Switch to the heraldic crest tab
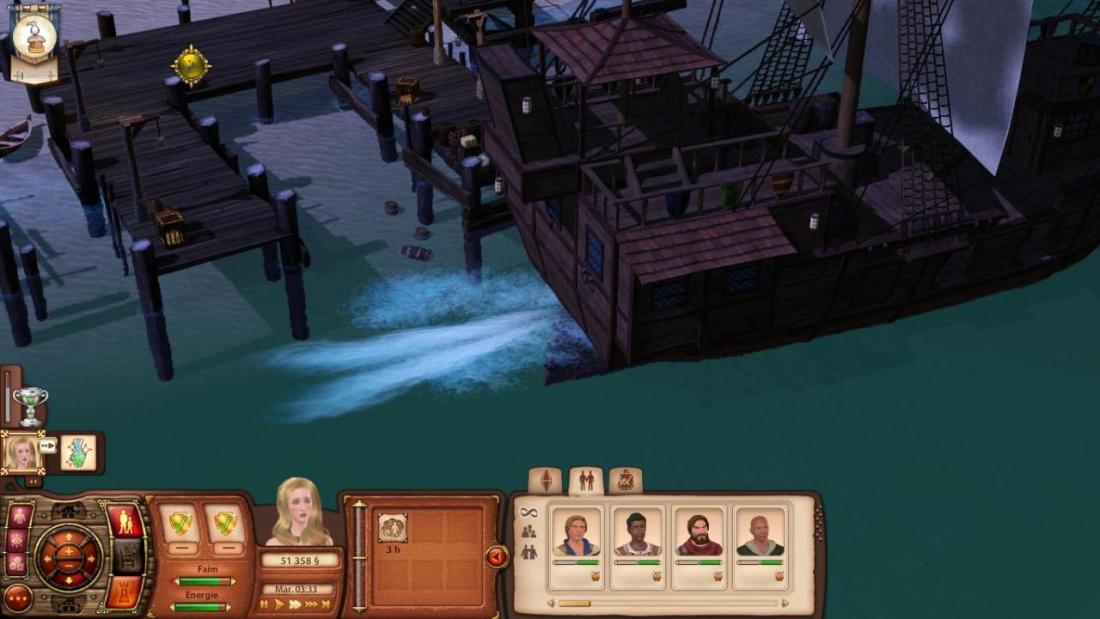 point(625,480)
